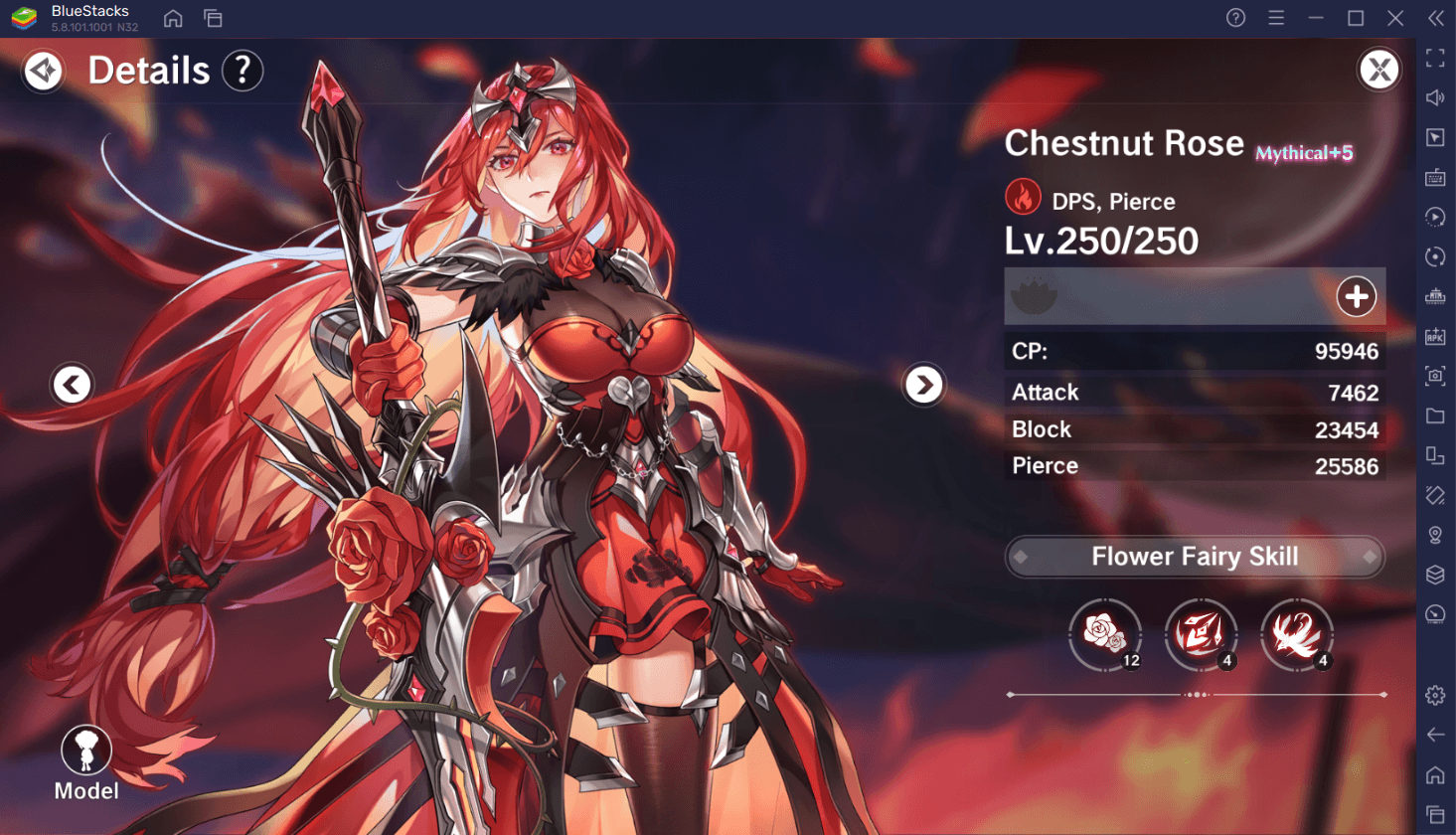Select the red wing skill icon

coord(1297,634)
